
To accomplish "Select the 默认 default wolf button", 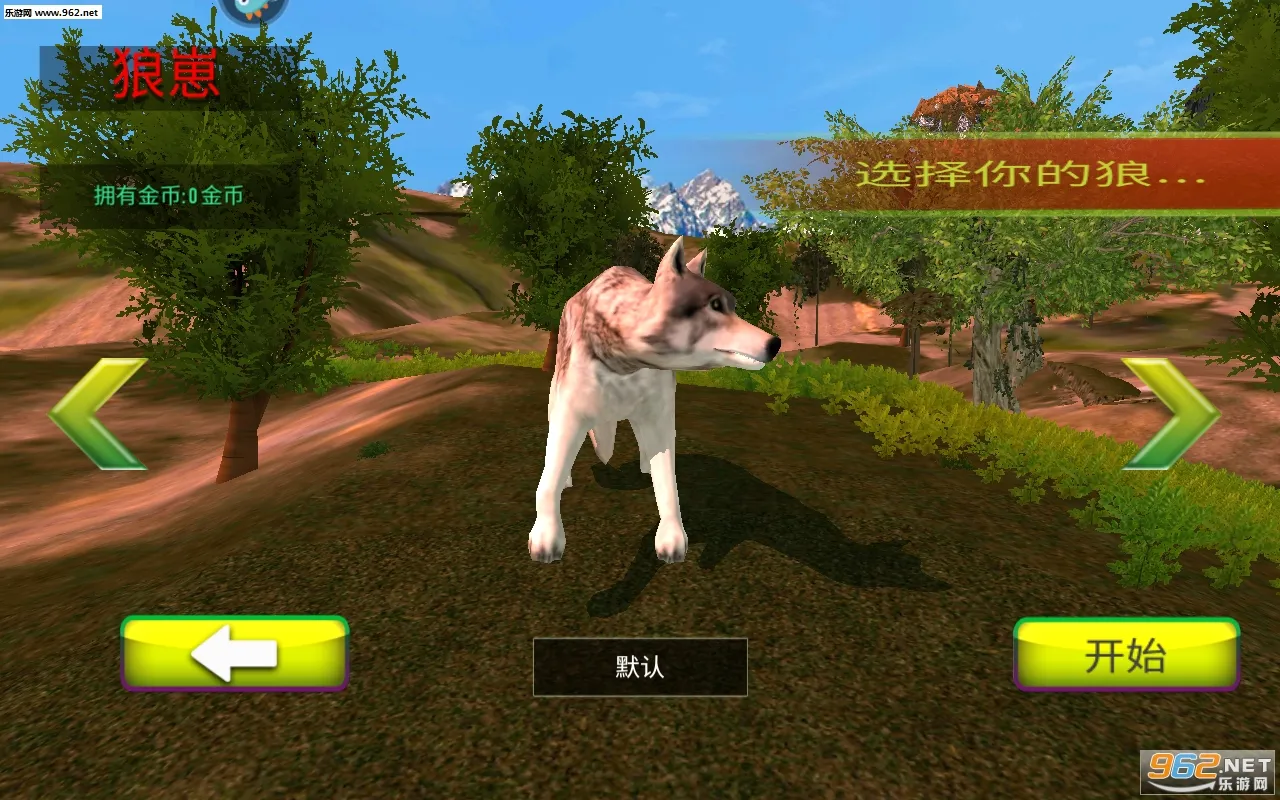I will (x=640, y=667).
